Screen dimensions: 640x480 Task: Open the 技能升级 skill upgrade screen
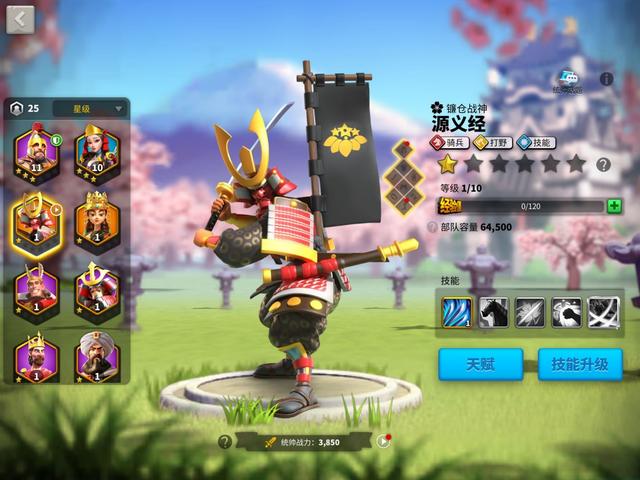(x=580, y=364)
